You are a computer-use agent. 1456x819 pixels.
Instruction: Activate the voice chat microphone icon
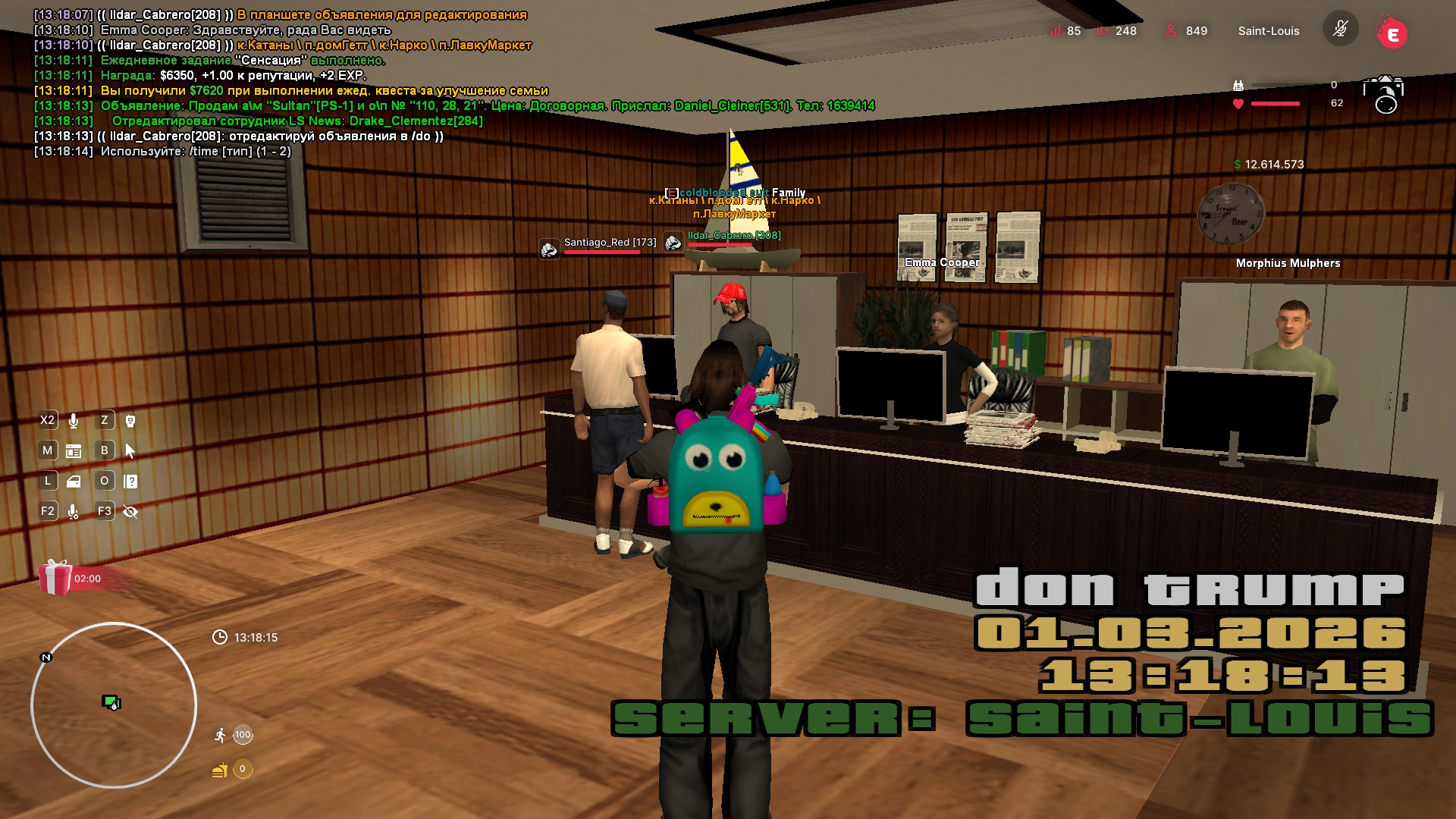tap(74, 420)
